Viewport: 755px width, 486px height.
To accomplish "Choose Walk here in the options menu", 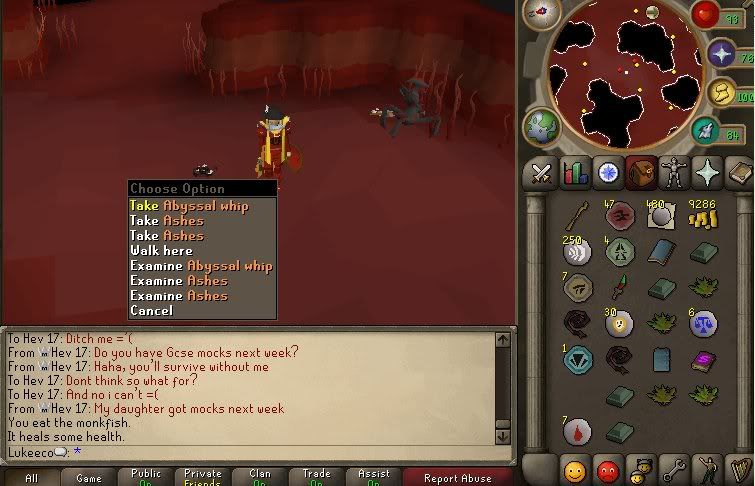I will click(x=161, y=251).
